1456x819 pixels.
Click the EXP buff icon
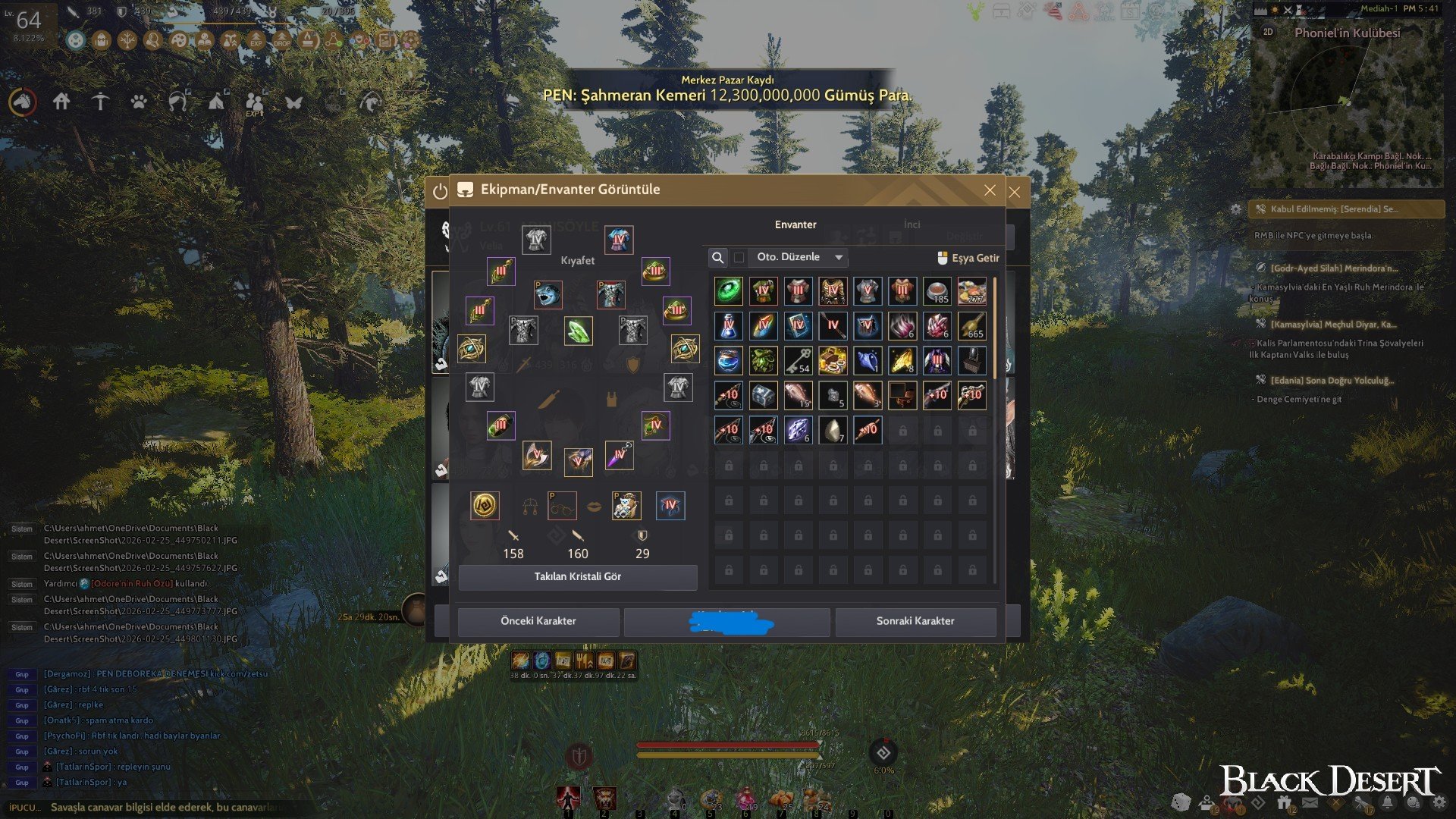click(257, 40)
